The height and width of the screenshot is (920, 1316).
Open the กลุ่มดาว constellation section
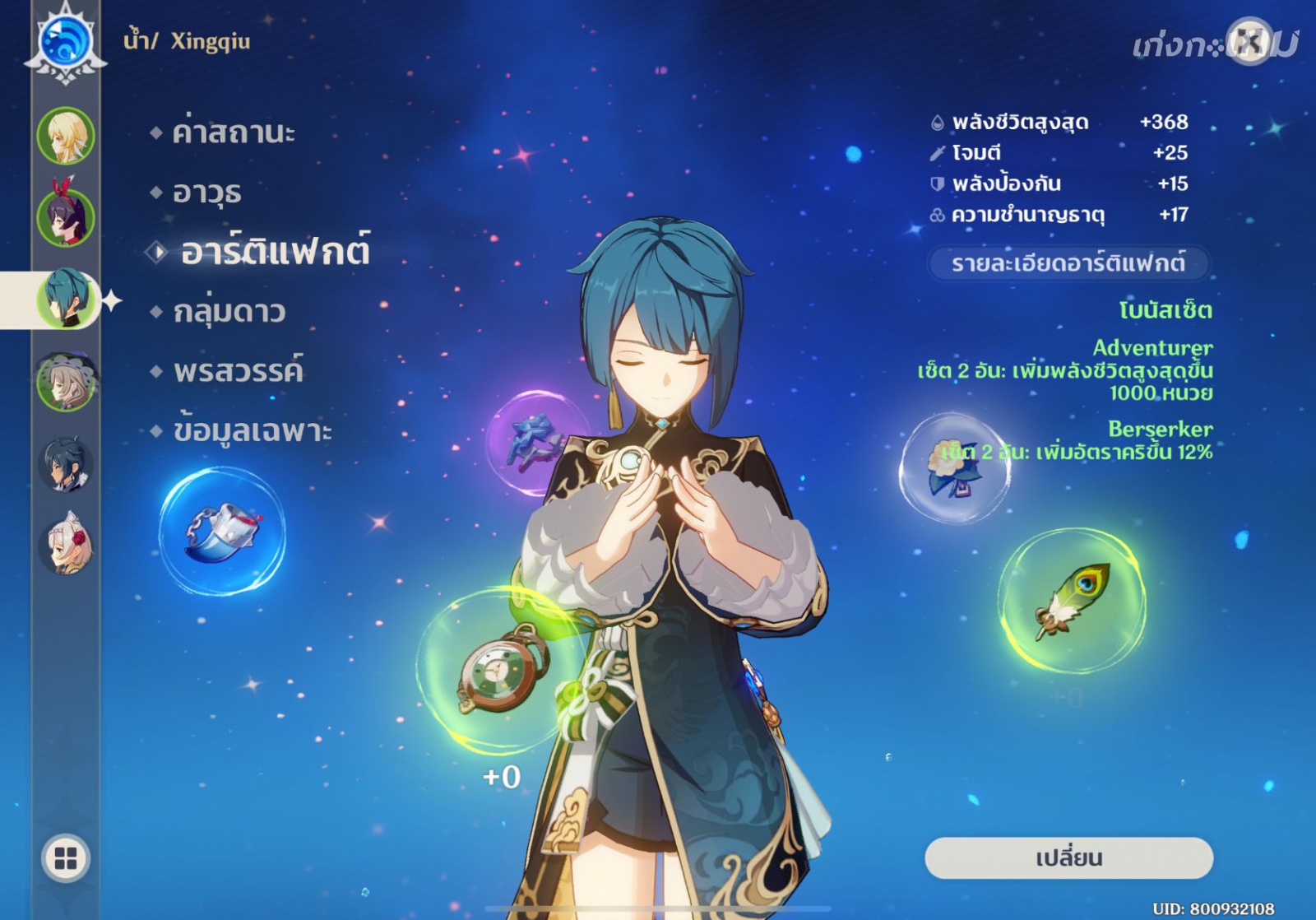(229, 312)
